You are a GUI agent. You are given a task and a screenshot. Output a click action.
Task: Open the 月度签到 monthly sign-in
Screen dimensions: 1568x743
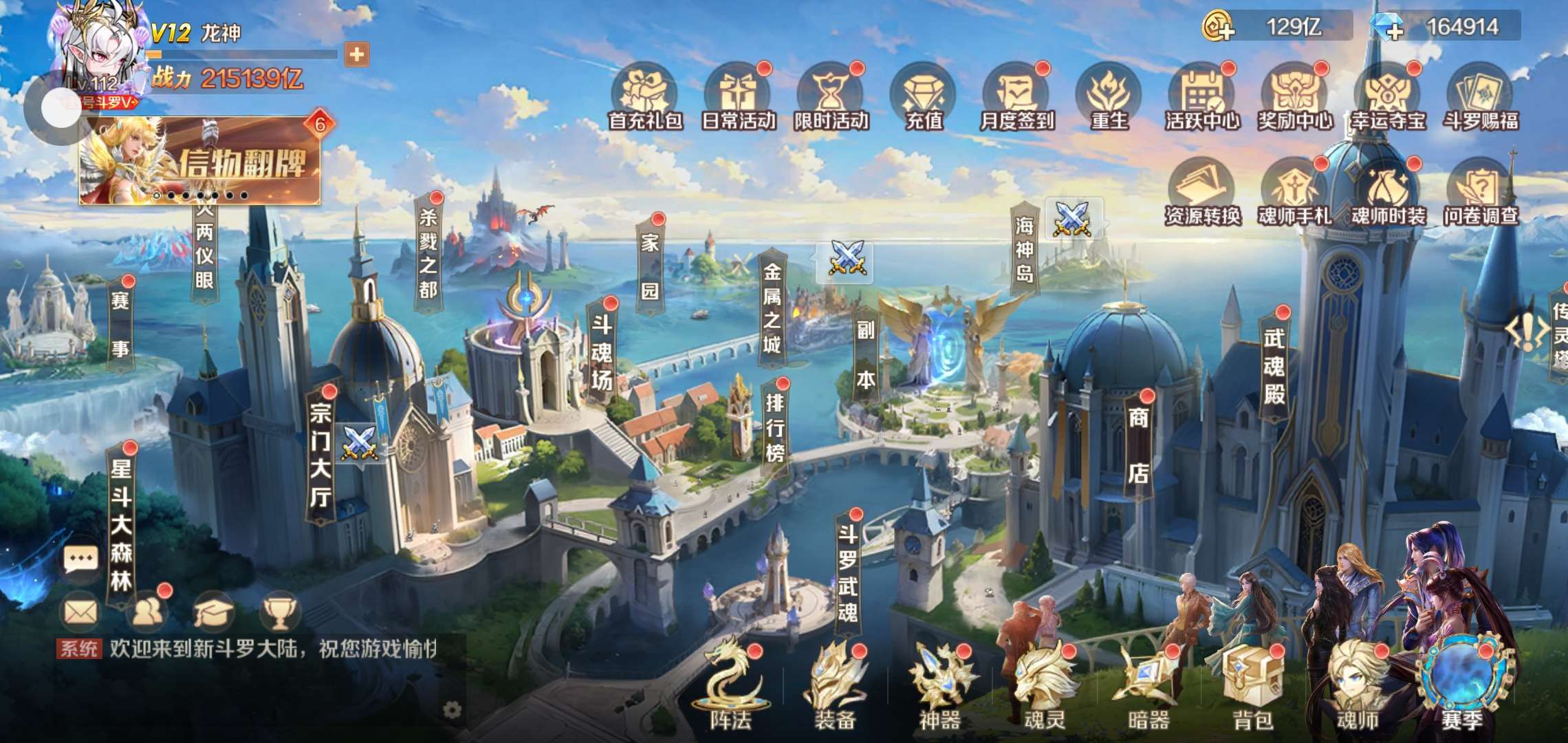(x=1016, y=98)
